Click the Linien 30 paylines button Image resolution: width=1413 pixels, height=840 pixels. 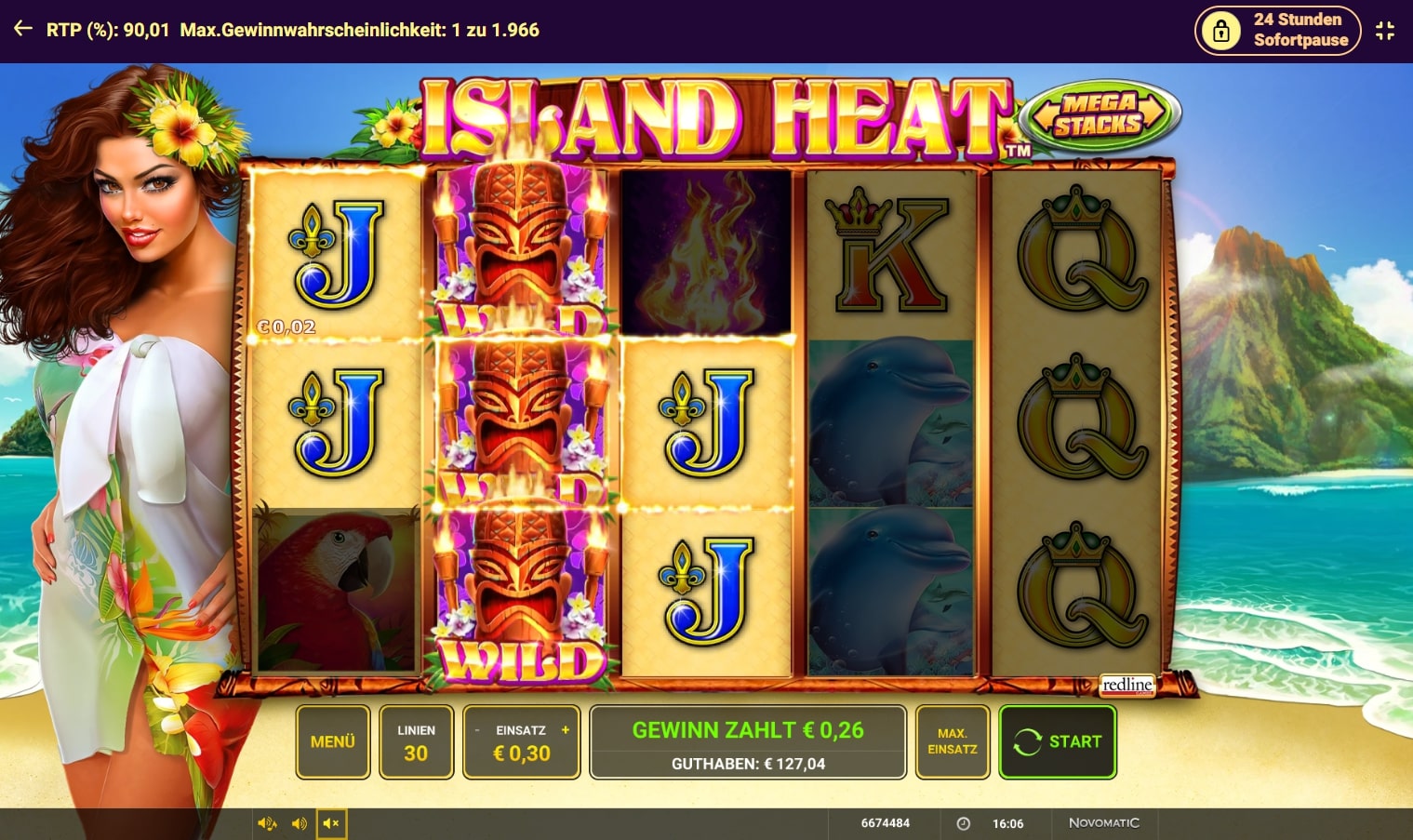[x=416, y=741]
